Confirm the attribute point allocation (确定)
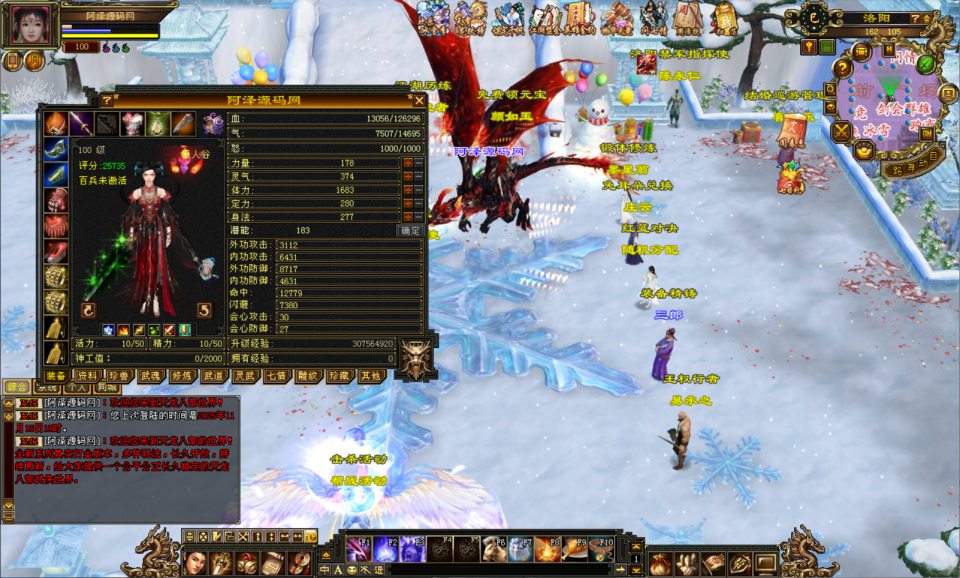The height and width of the screenshot is (578, 960). coord(411,230)
